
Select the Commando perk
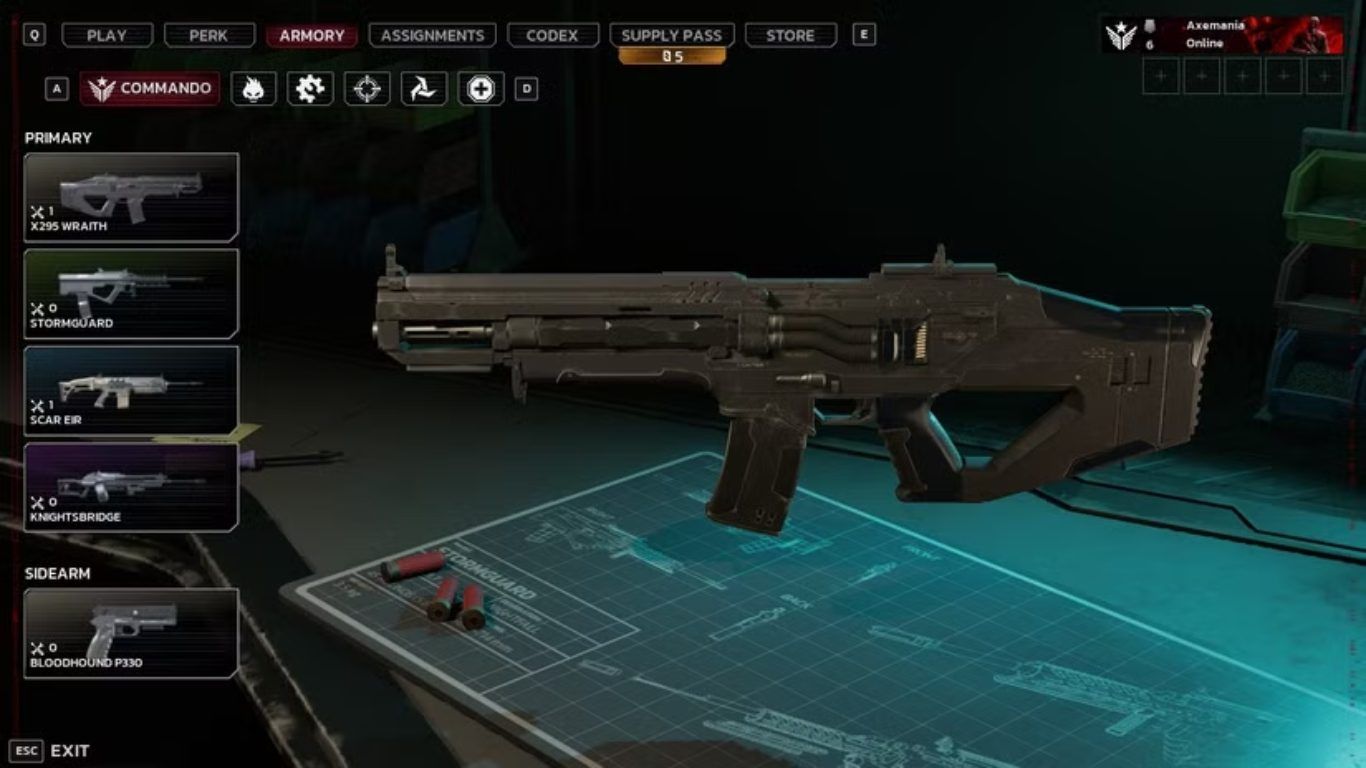pos(150,88)
